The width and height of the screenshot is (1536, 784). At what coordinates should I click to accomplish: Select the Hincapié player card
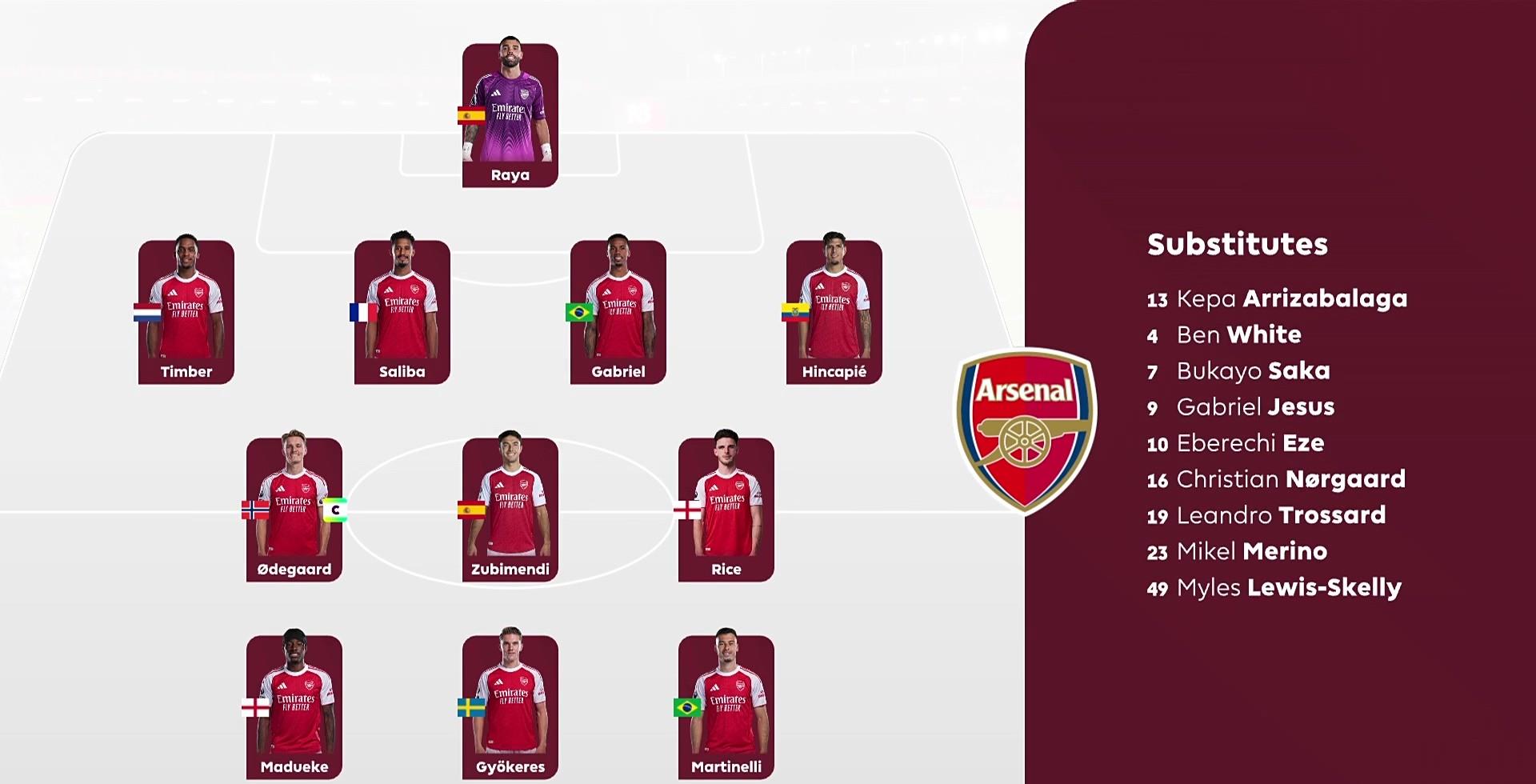tap(834, 312)
